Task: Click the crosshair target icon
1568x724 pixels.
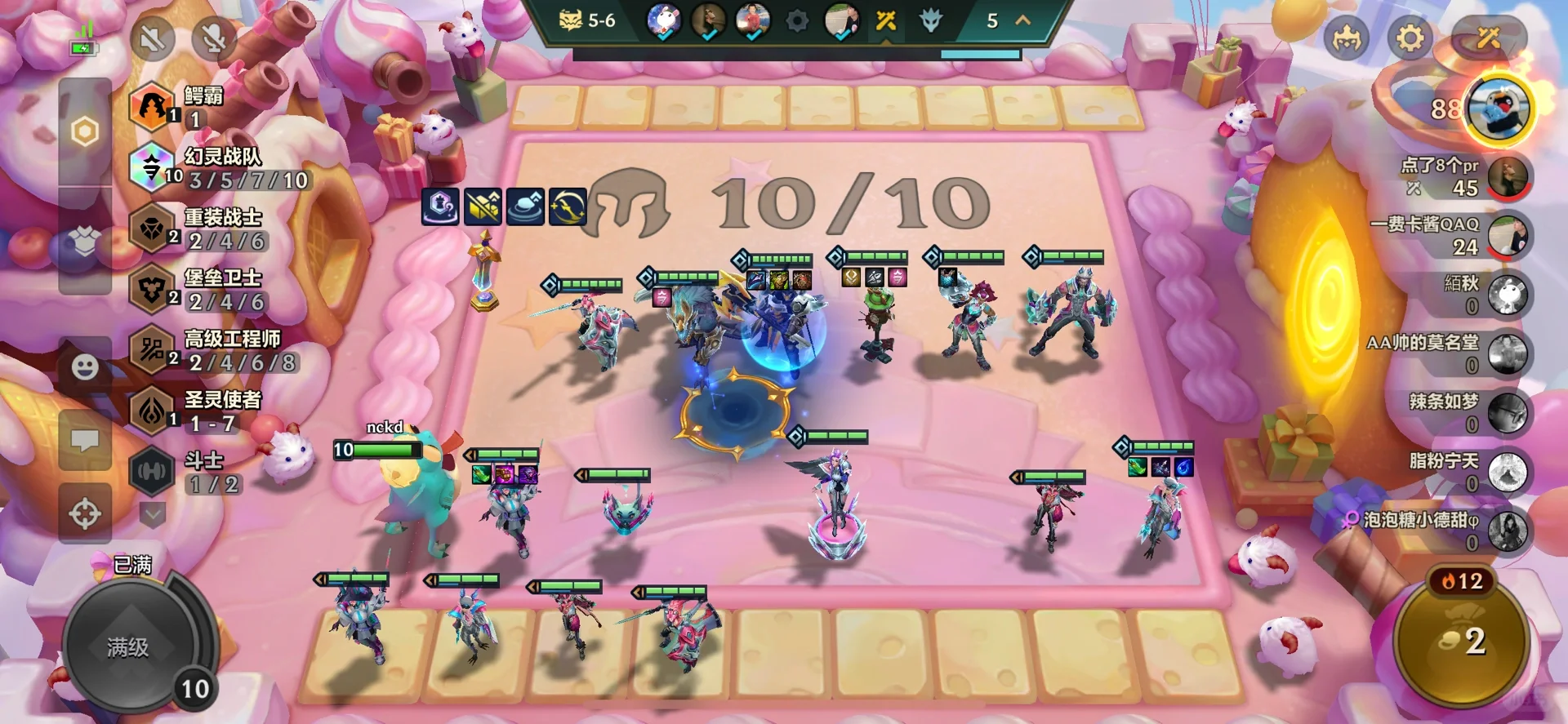Action: click(85, 514)
